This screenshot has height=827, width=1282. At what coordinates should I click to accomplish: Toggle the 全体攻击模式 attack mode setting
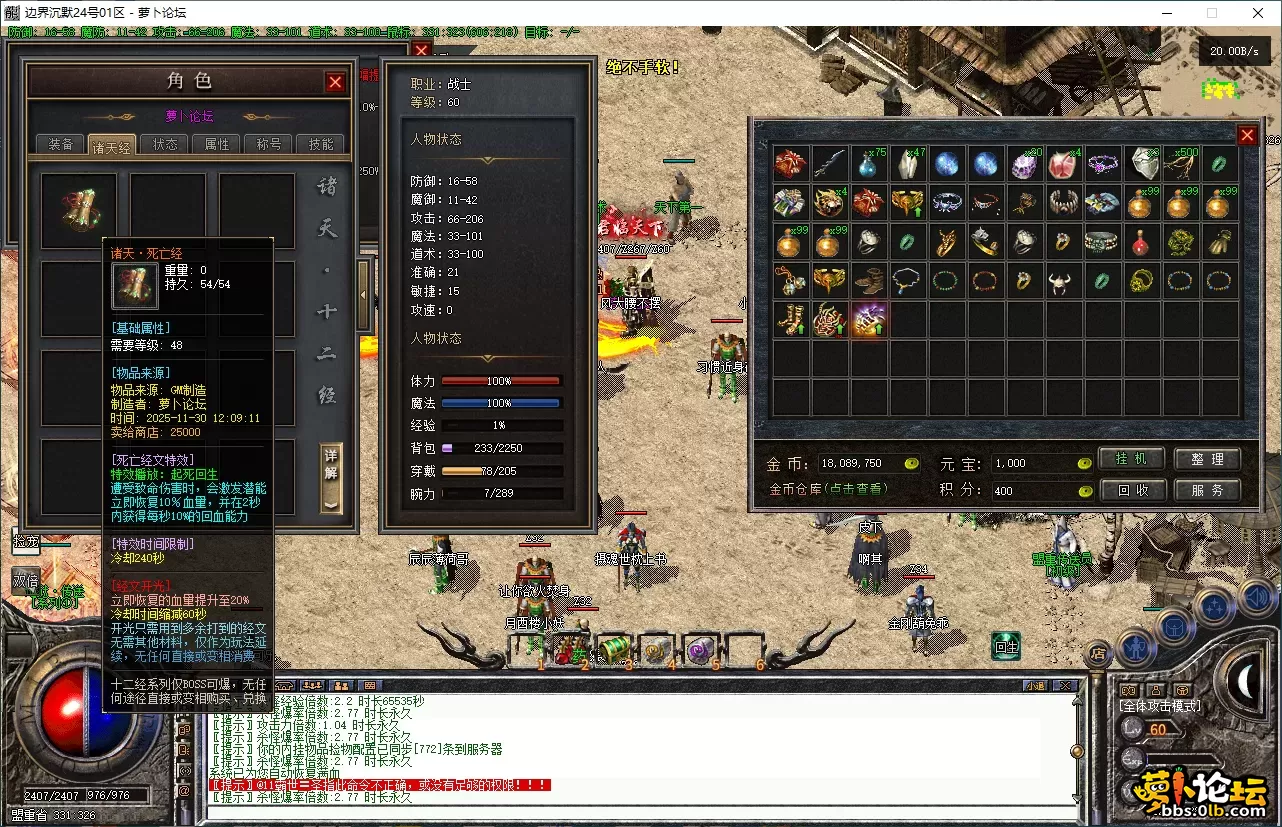[1160, 704]
